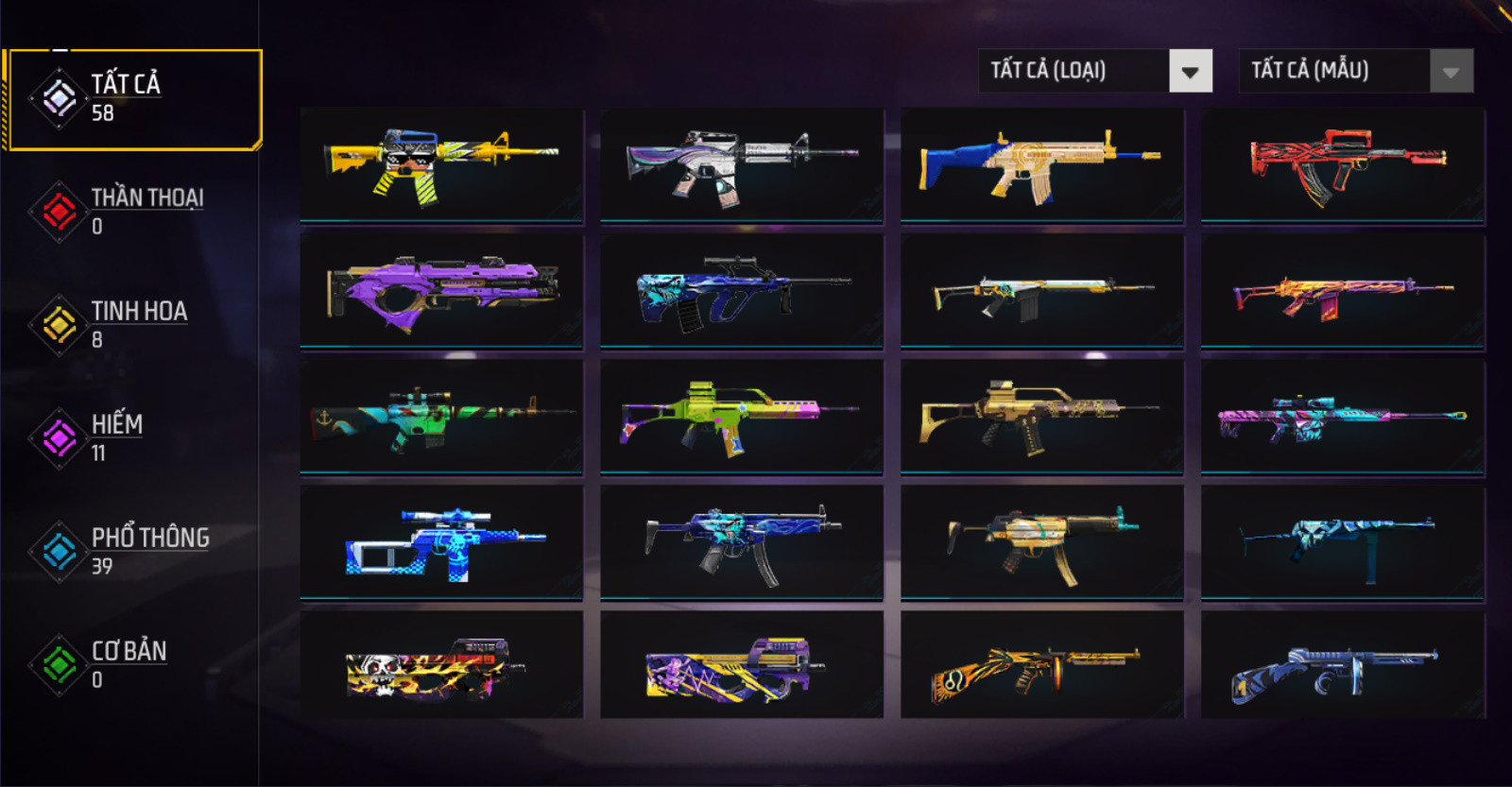Screen dimensions: 1512x787
Task: Select the large purple futuristic gun skin
Action: coord(441,291)
